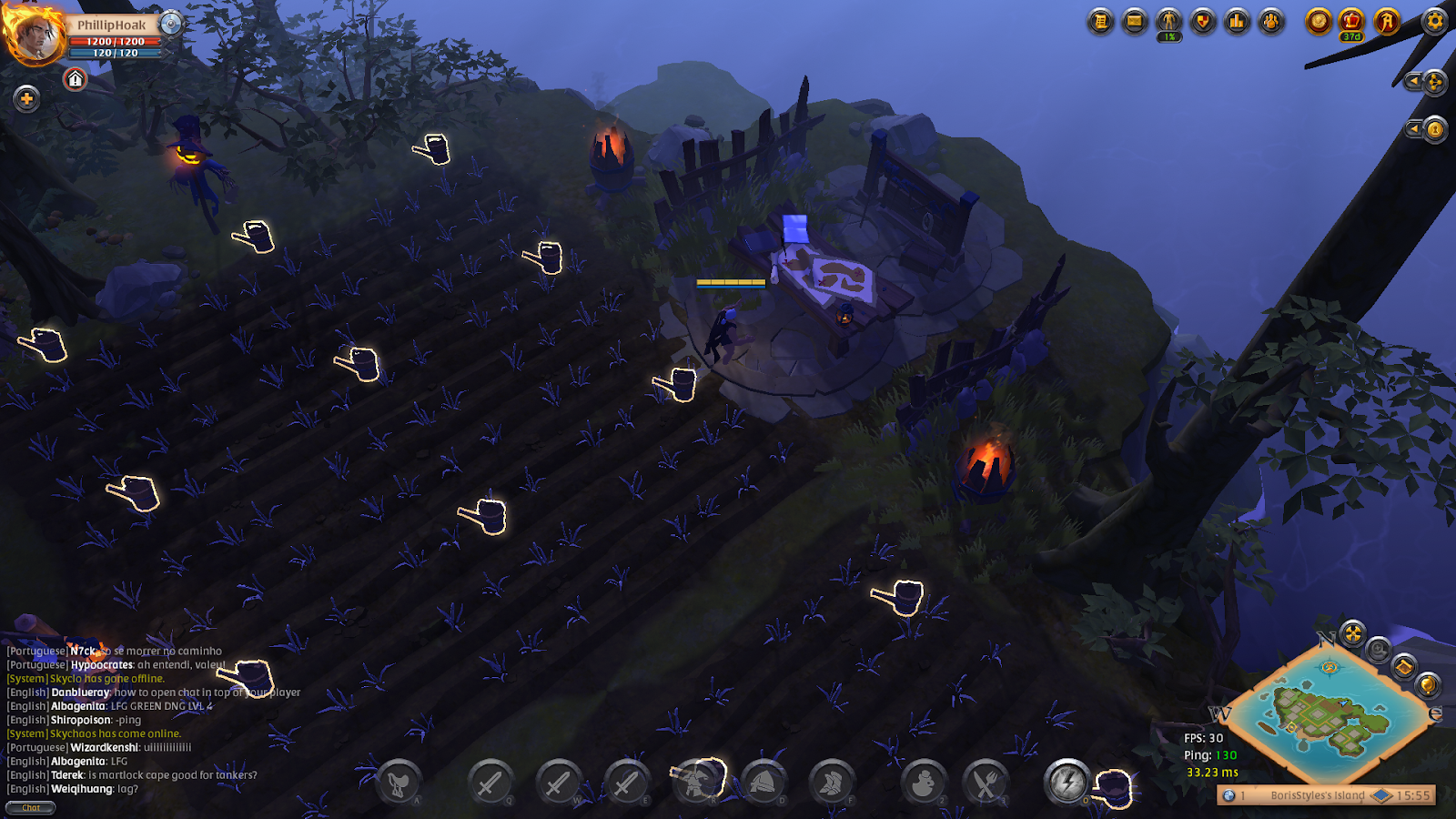1456x819 pixels.
Task: Click PhillipHoak's character portrait
Action: [35, 36]
